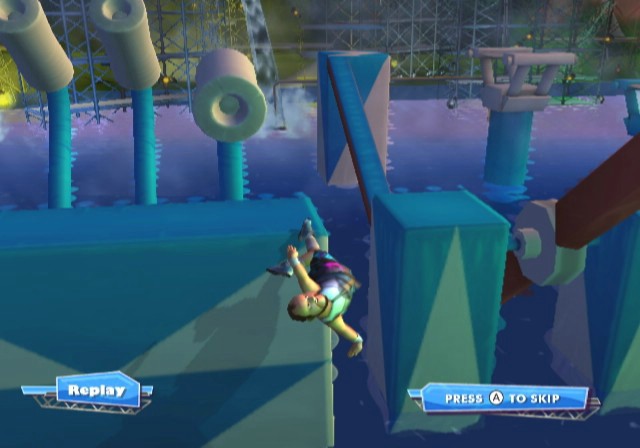Click the Replay banner

click(97, 390)
